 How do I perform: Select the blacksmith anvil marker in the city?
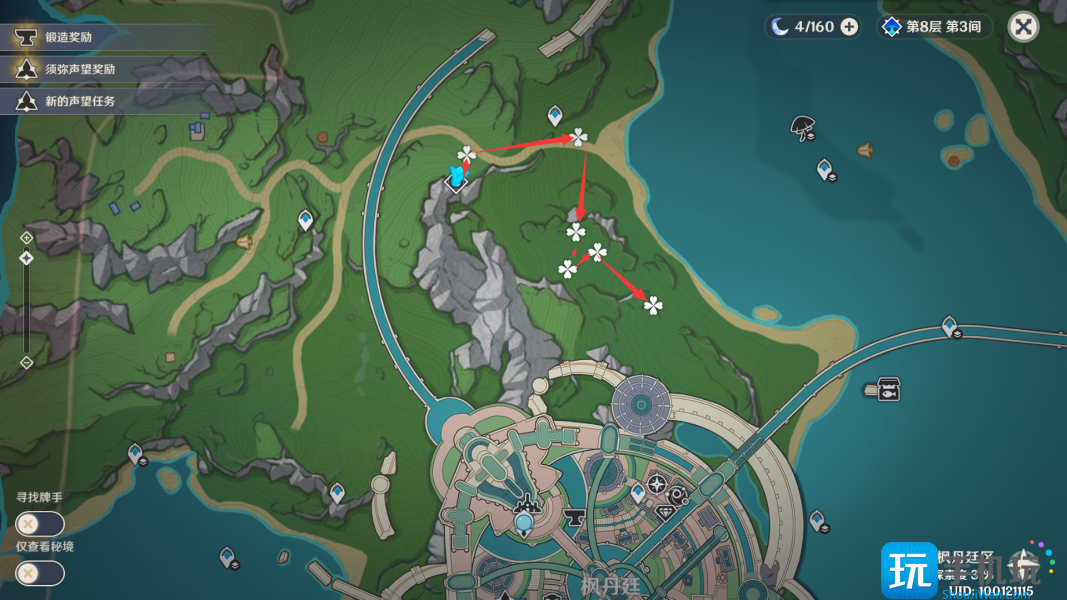click(576, 518)
